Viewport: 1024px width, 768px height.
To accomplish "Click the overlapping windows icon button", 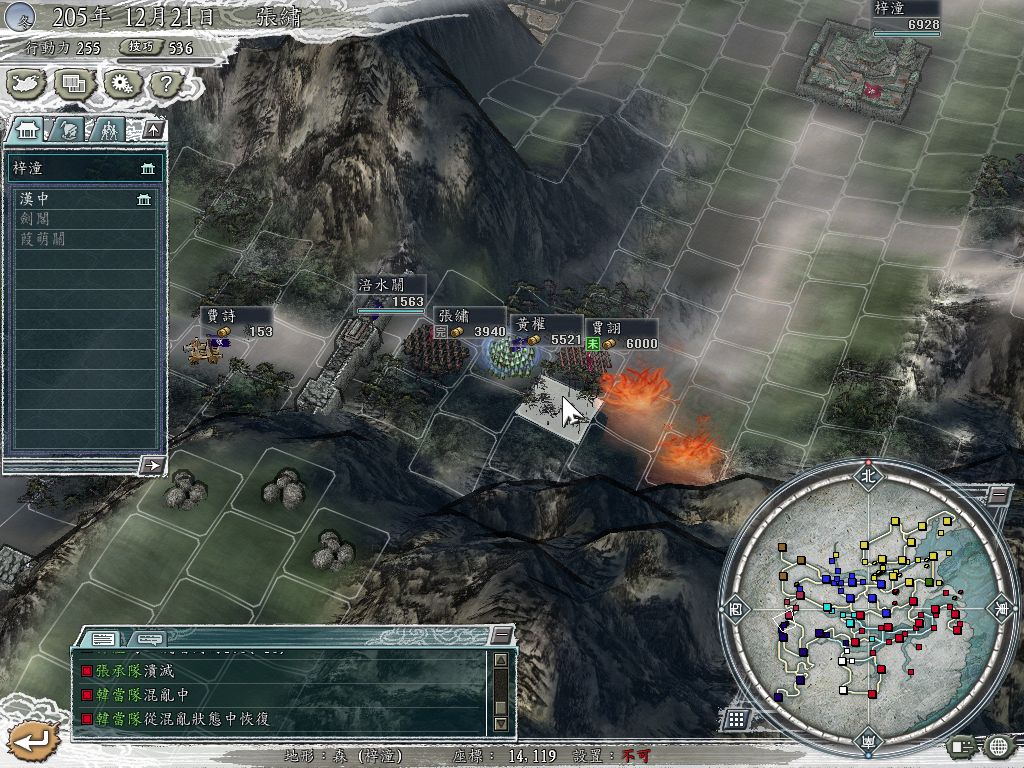I will [73, 85].
